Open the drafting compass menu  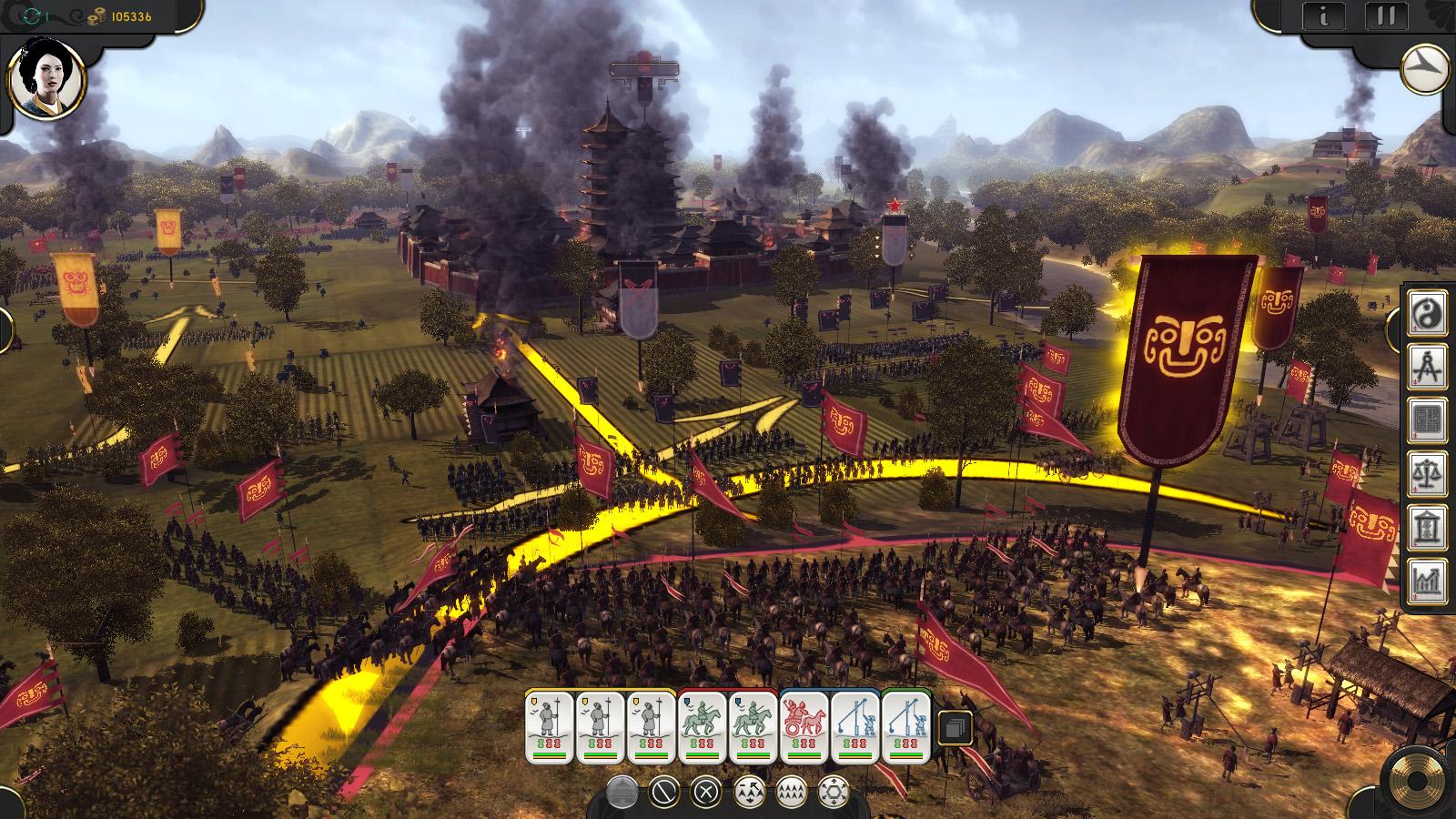click(1428, 367)
